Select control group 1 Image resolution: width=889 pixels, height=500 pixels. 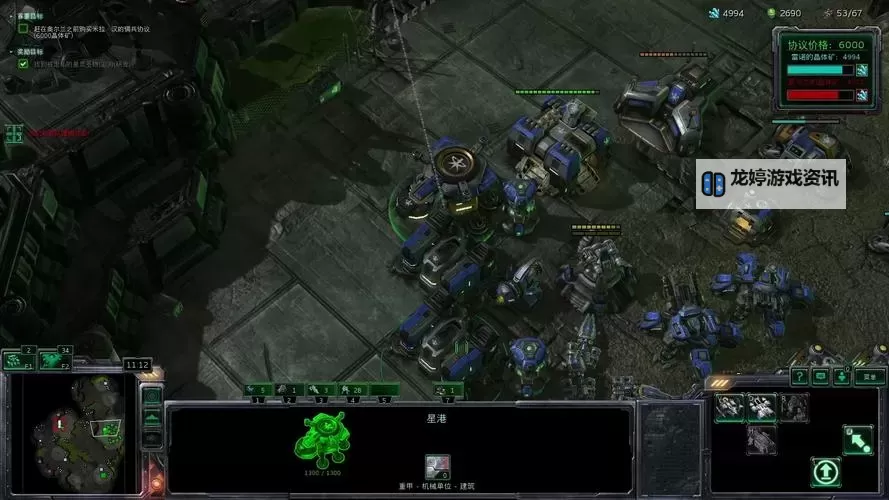(258, 389)
